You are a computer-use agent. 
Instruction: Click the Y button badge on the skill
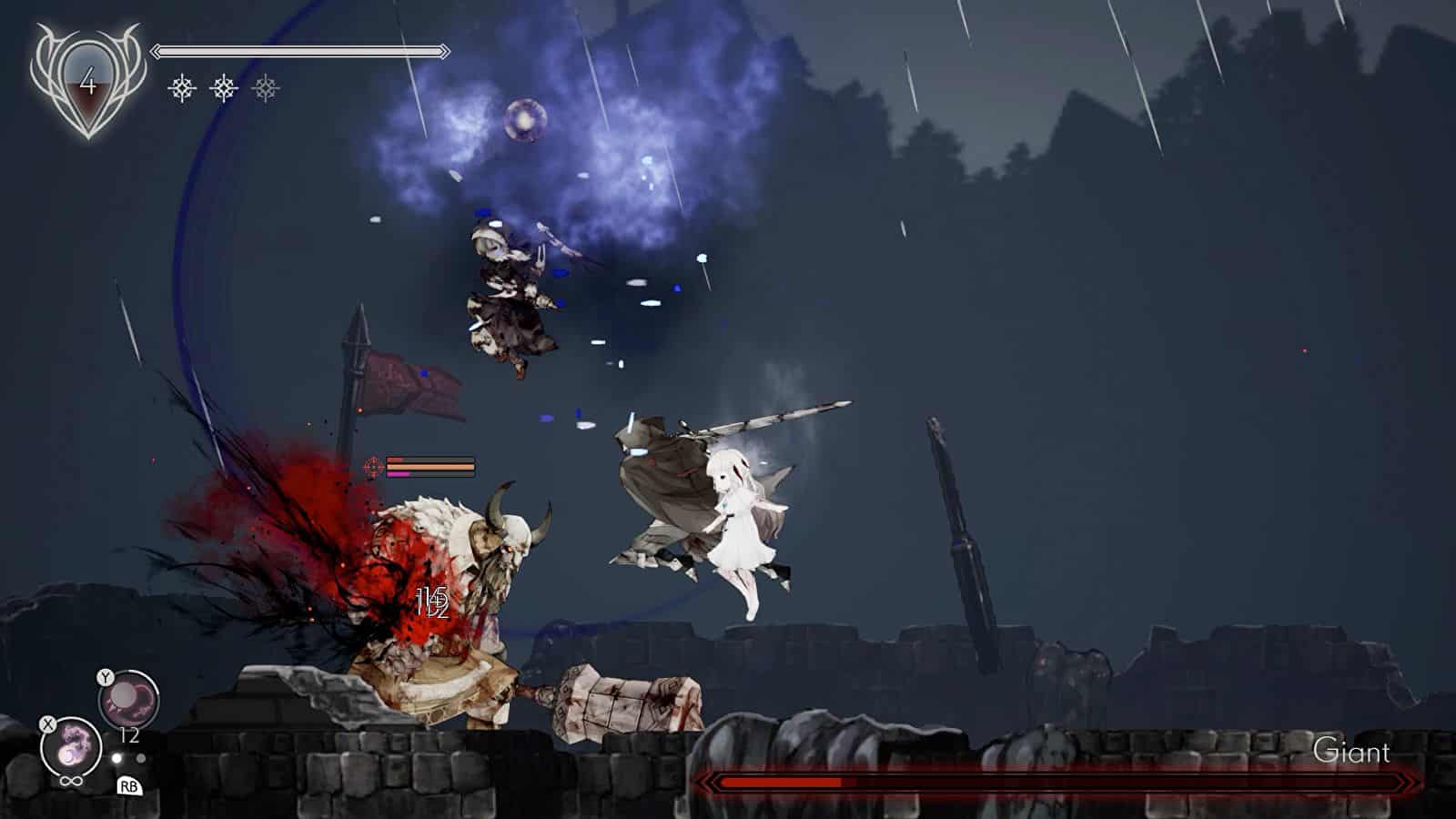click(106, 677)
